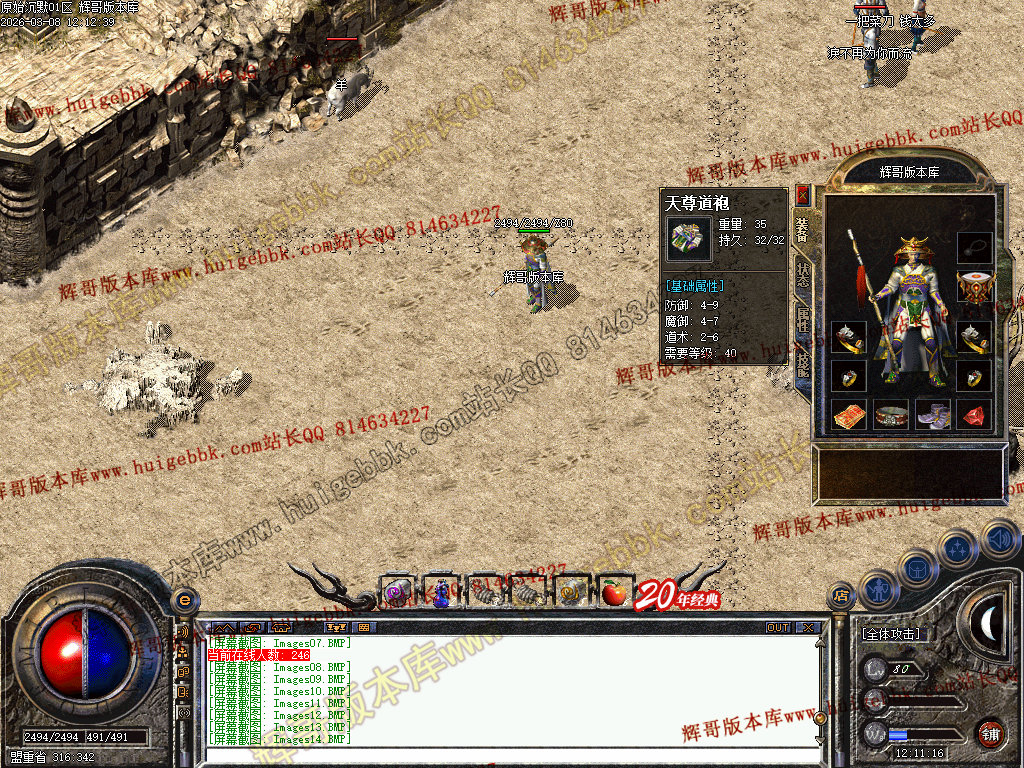Close the chat window with X
Viewport: 1024px width, 768px height.
tap(808, 628)
